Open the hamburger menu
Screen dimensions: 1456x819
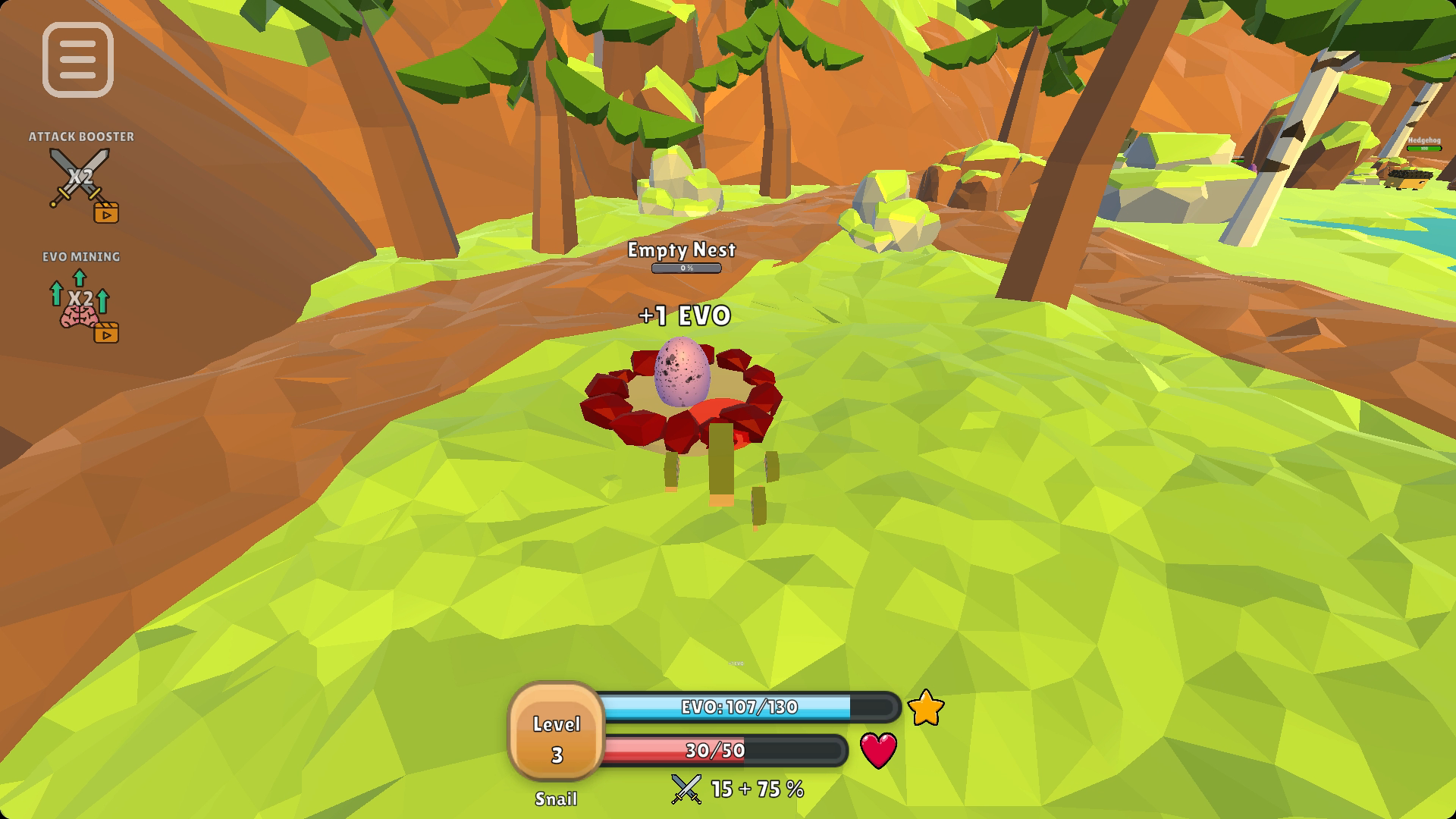tap(78, 60)
